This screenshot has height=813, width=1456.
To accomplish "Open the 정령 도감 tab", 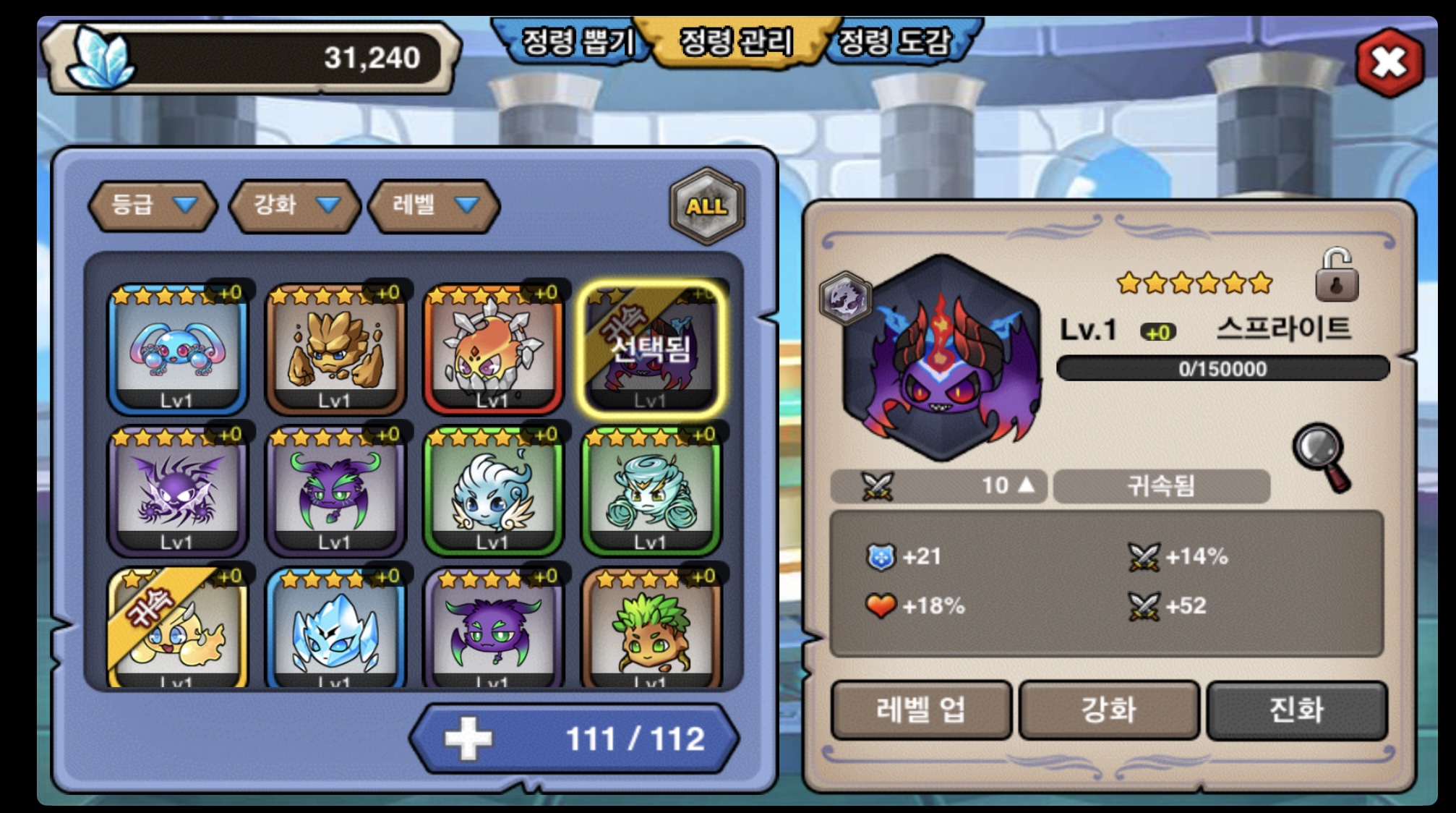I will (x=896, y=41).
